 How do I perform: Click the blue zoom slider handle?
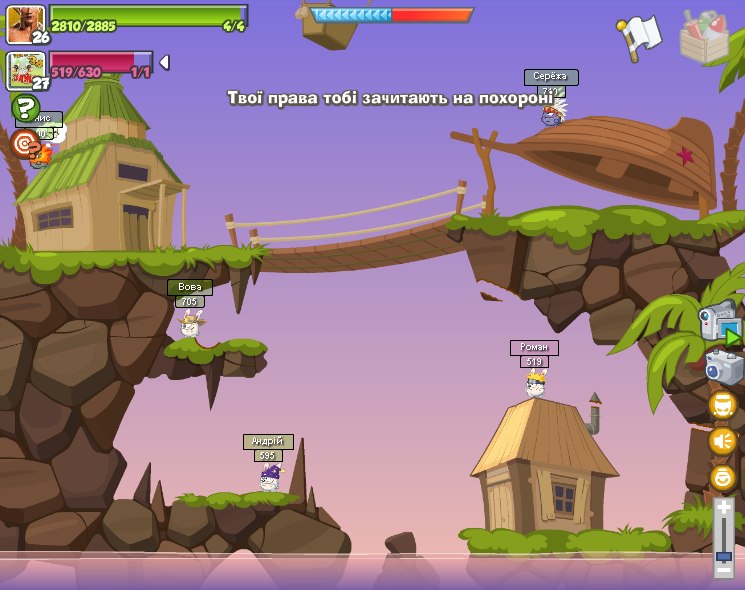click(x=723, y=555)
